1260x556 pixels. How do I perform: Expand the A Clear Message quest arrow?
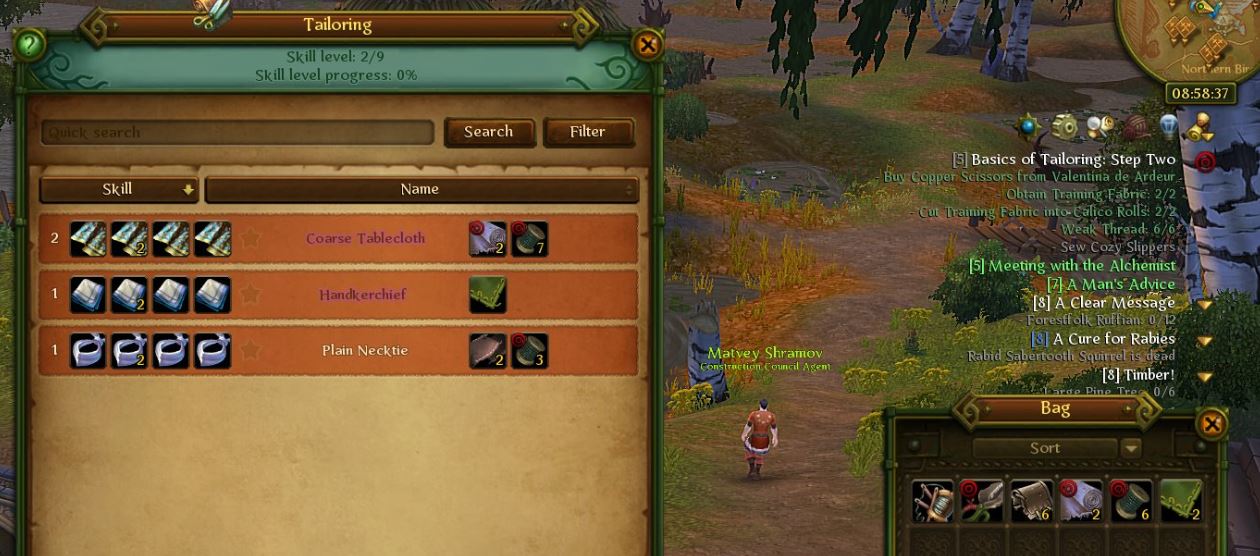[x=1204, y=304]
